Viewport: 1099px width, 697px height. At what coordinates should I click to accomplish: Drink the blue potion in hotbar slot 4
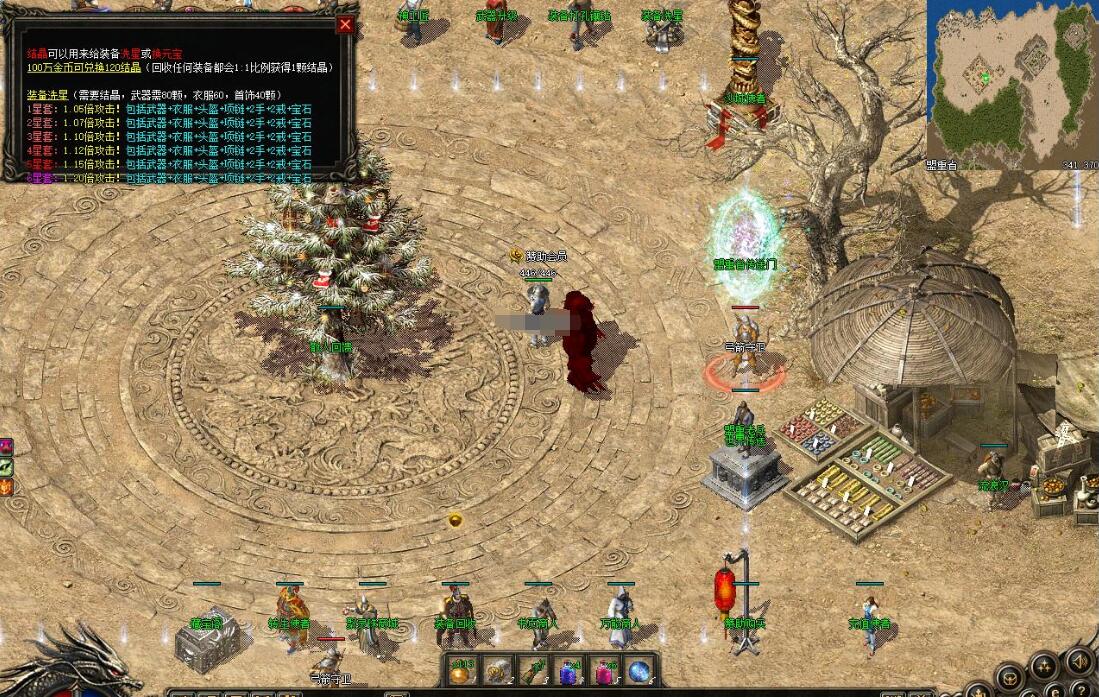point(569,672)
